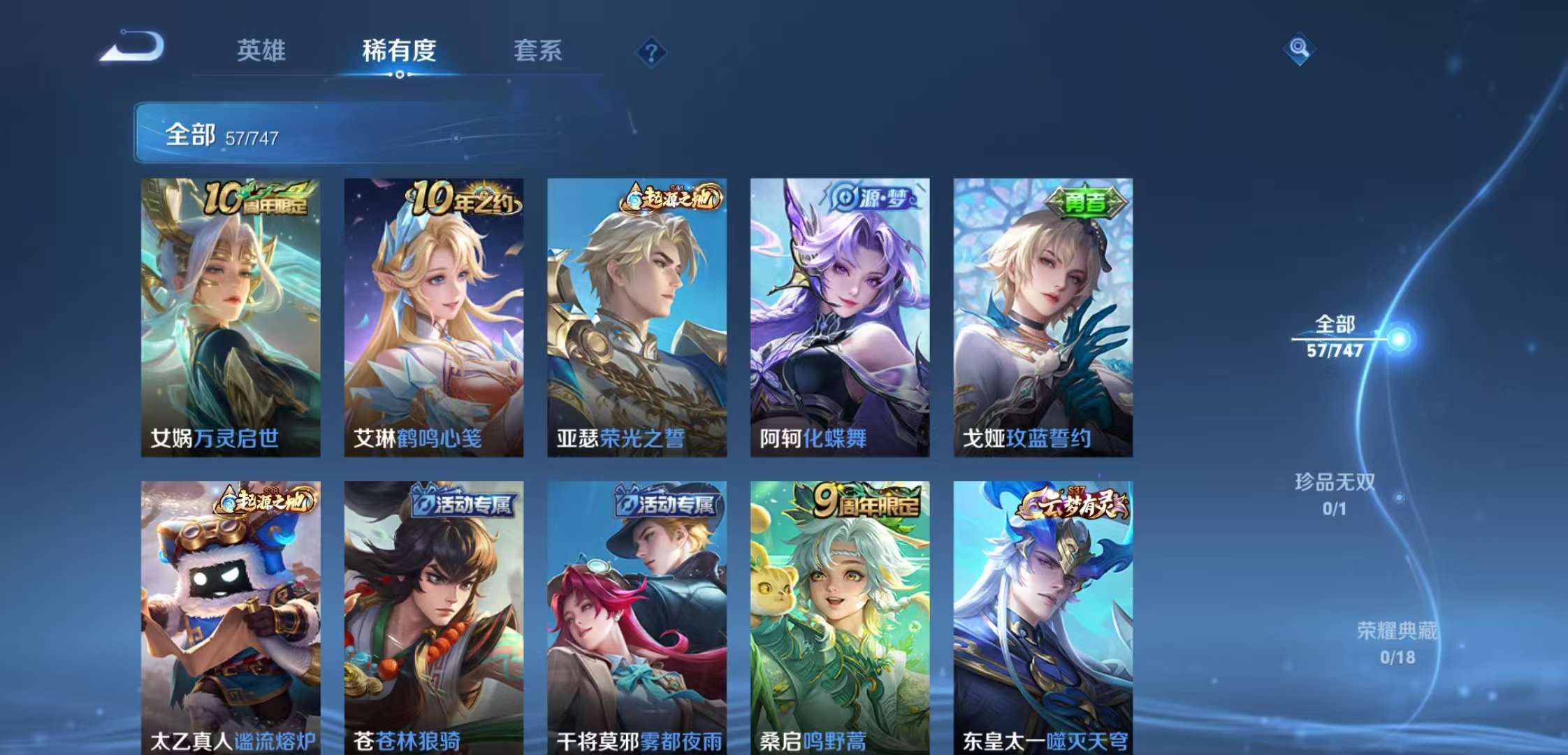Open the search magnifier icon
The height and width of the screenshot is (755, 1568).
pos(1301,48)
